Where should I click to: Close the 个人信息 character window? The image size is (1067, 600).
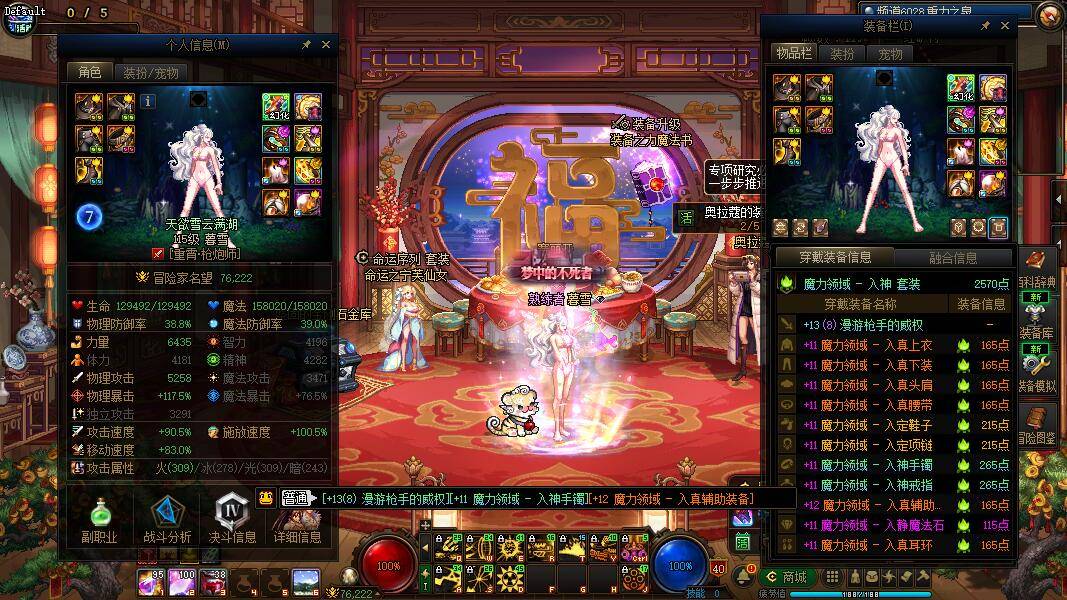coord(326,45)
